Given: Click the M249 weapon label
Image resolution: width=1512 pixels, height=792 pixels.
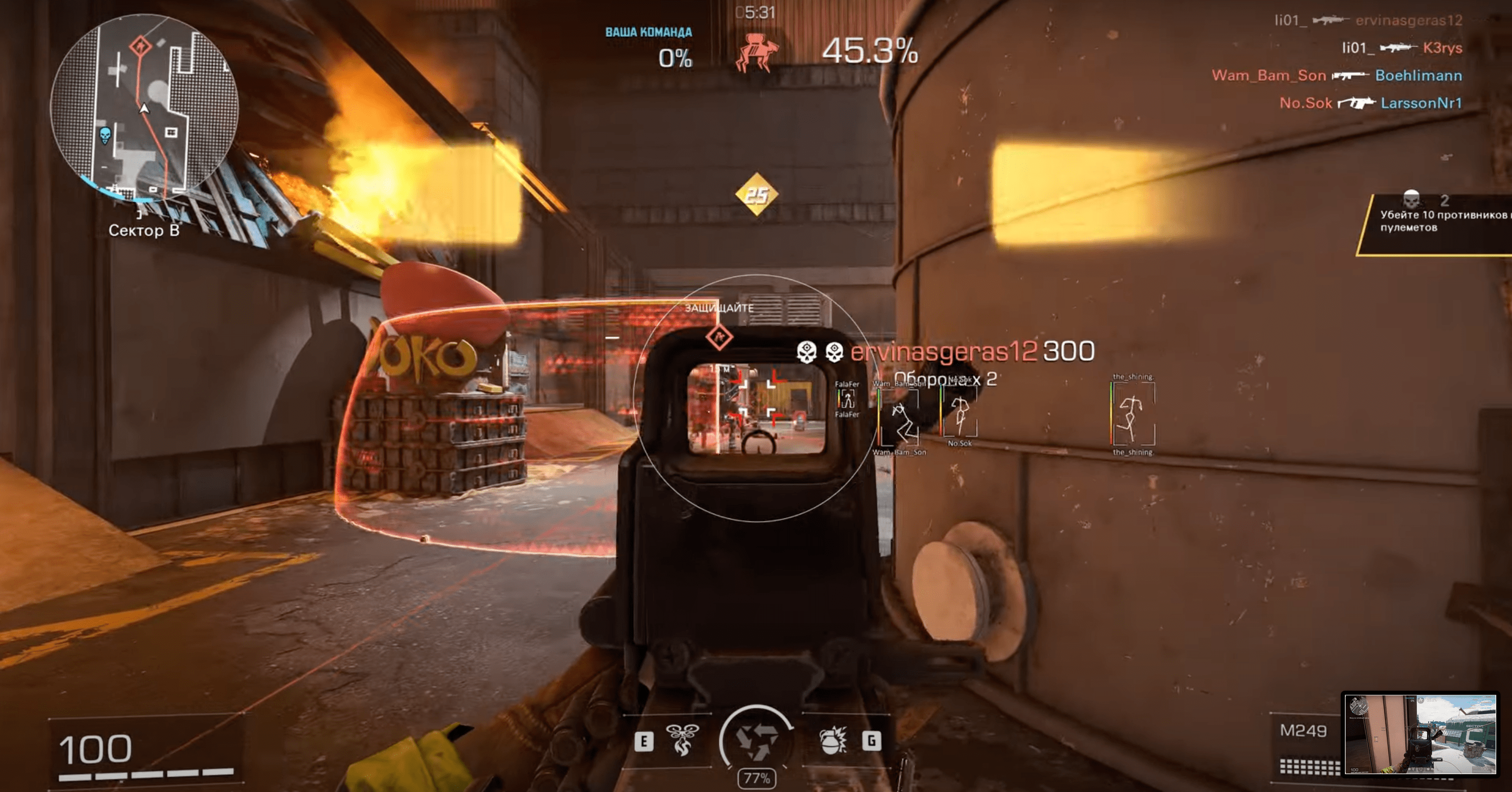Looking at the screenshot, I should pyautogui.click(x=1303, y=731).
